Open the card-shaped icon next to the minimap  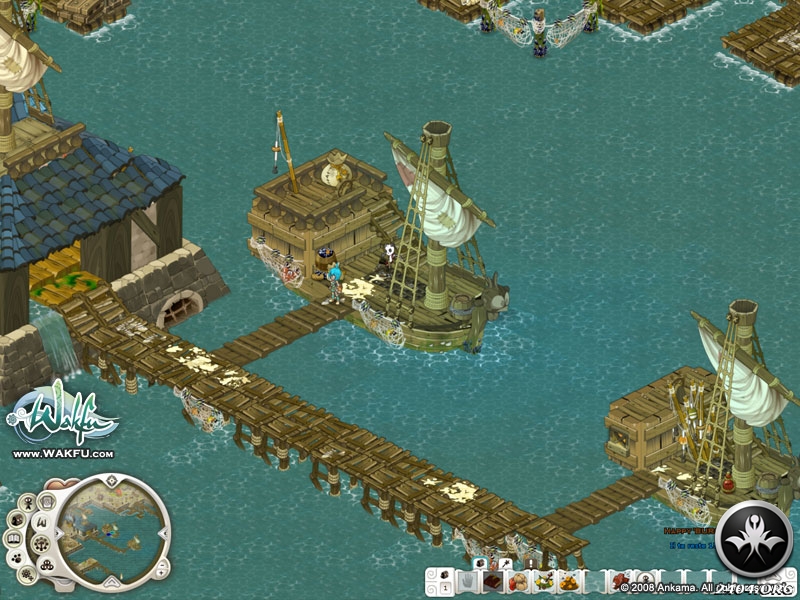[x=47, y=502]
